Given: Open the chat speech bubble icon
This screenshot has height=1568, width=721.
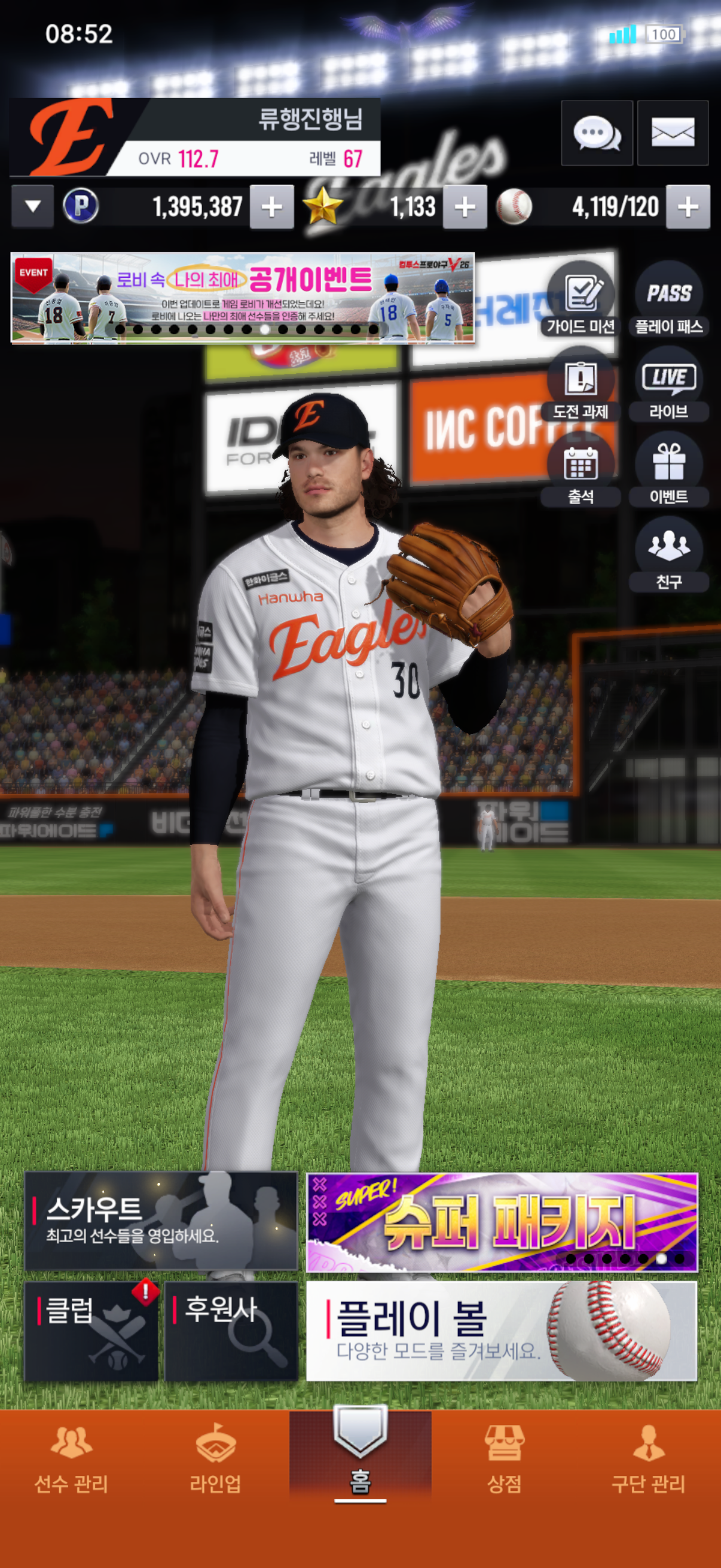Looking at the screenshot, I should [596, 133].
